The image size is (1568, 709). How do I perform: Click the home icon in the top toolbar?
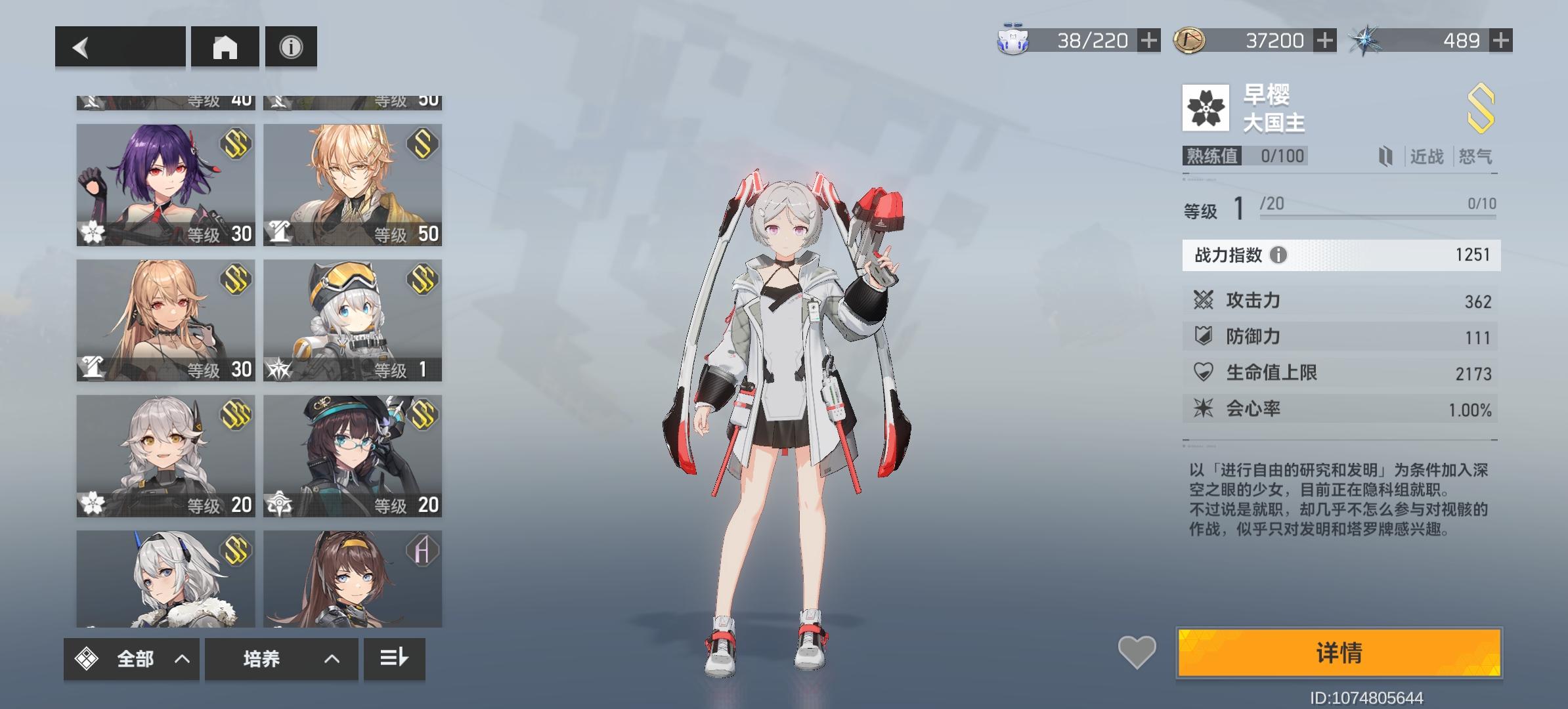click(x=225, y=46)
